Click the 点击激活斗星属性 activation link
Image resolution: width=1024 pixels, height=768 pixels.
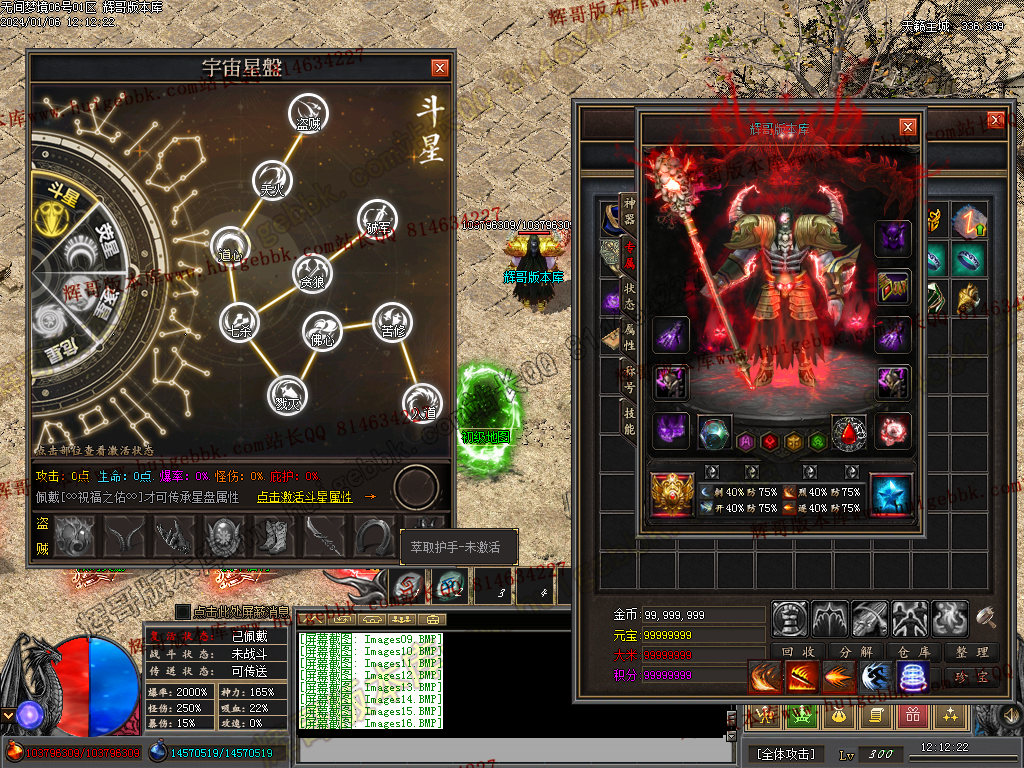(305, 497)
